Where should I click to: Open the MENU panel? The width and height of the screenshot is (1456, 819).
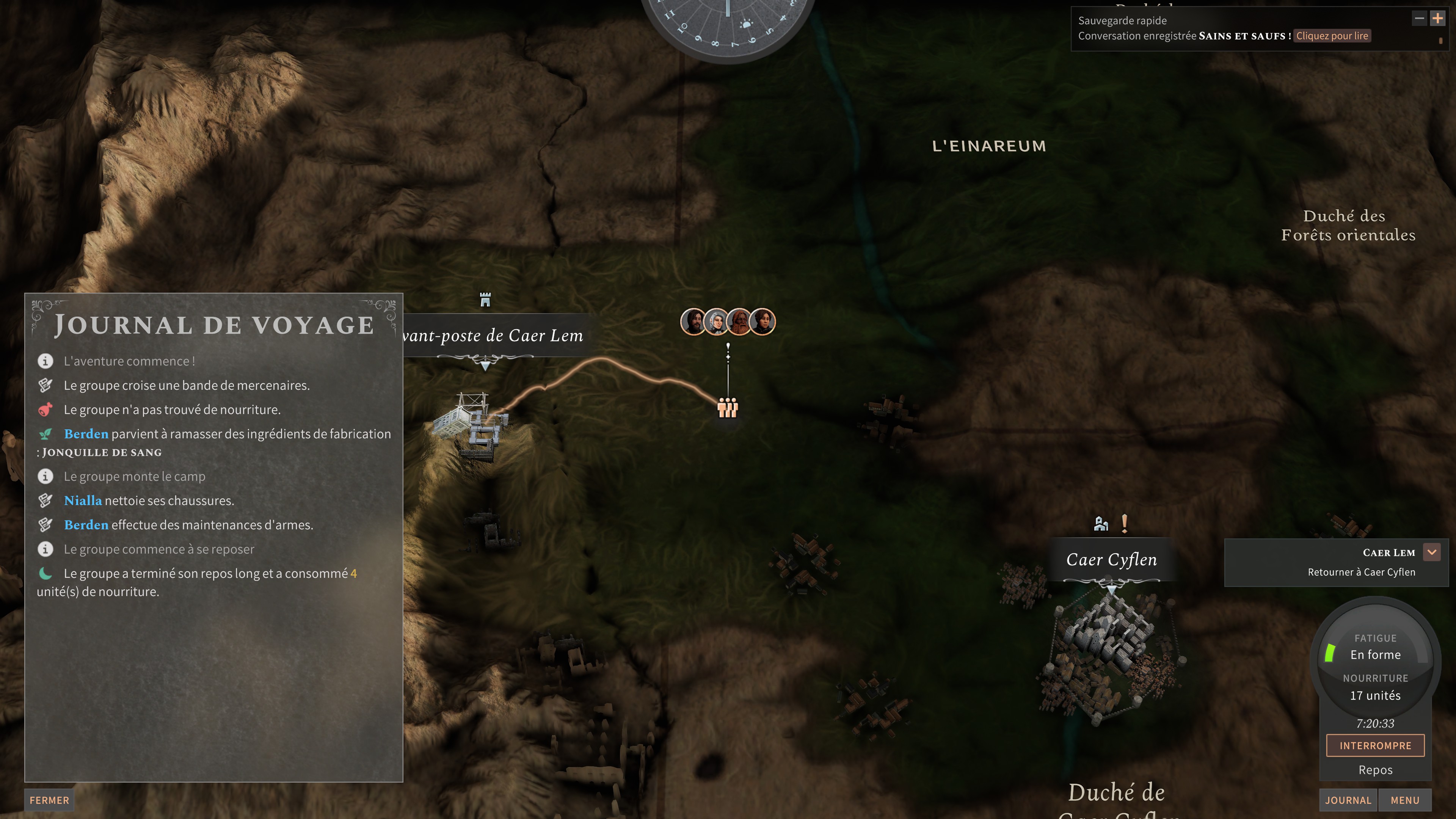coord(1405,800)
